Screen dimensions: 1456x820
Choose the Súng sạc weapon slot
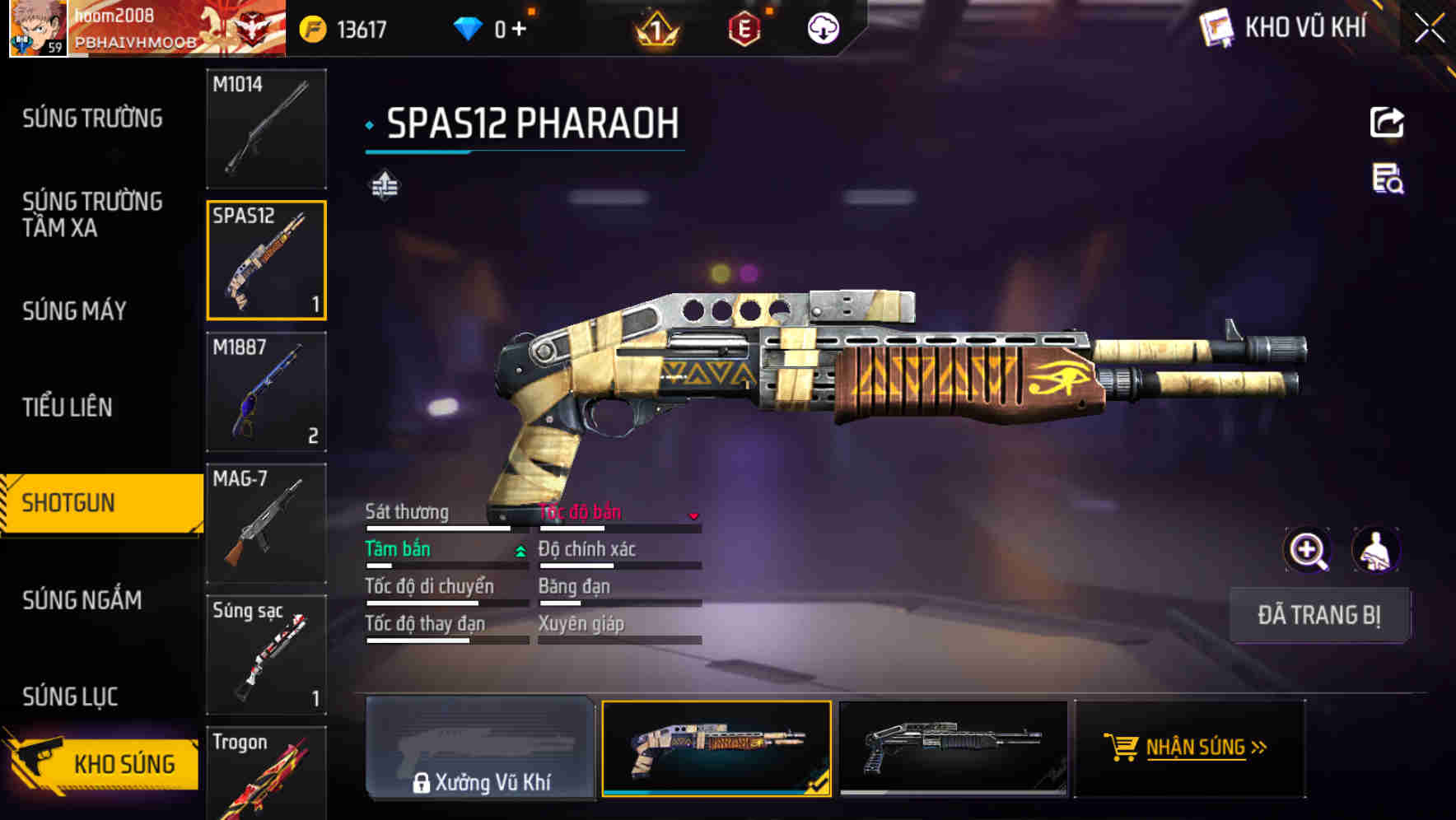pos(266,655)
